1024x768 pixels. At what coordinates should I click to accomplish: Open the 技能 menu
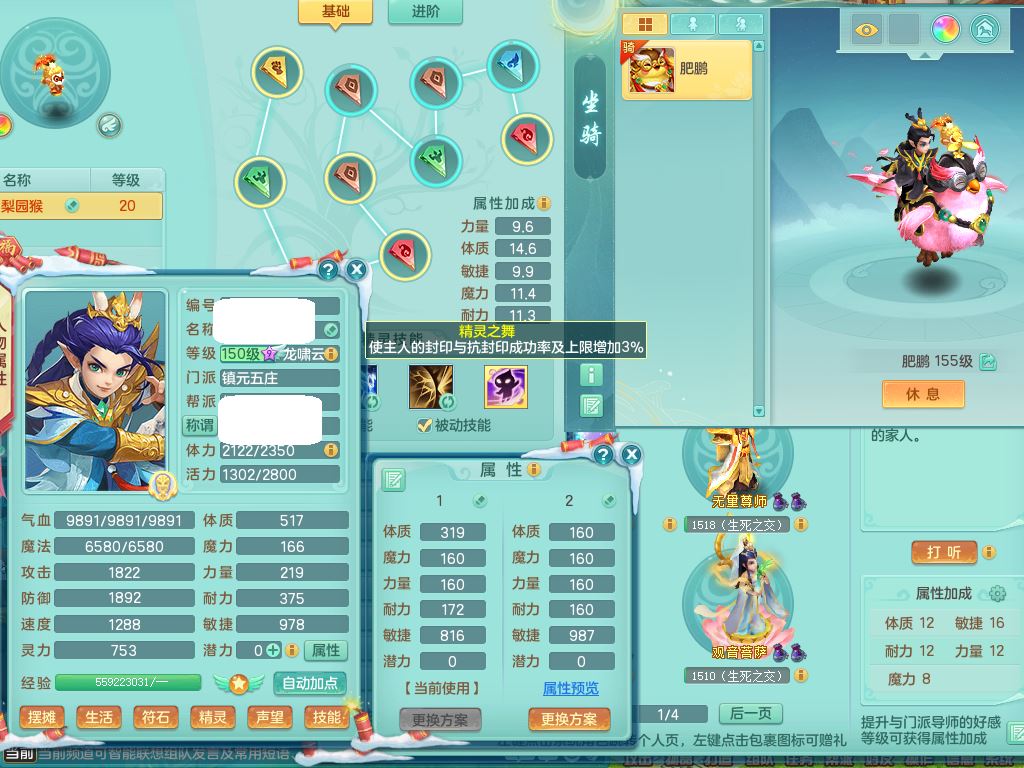coord(326,717)
